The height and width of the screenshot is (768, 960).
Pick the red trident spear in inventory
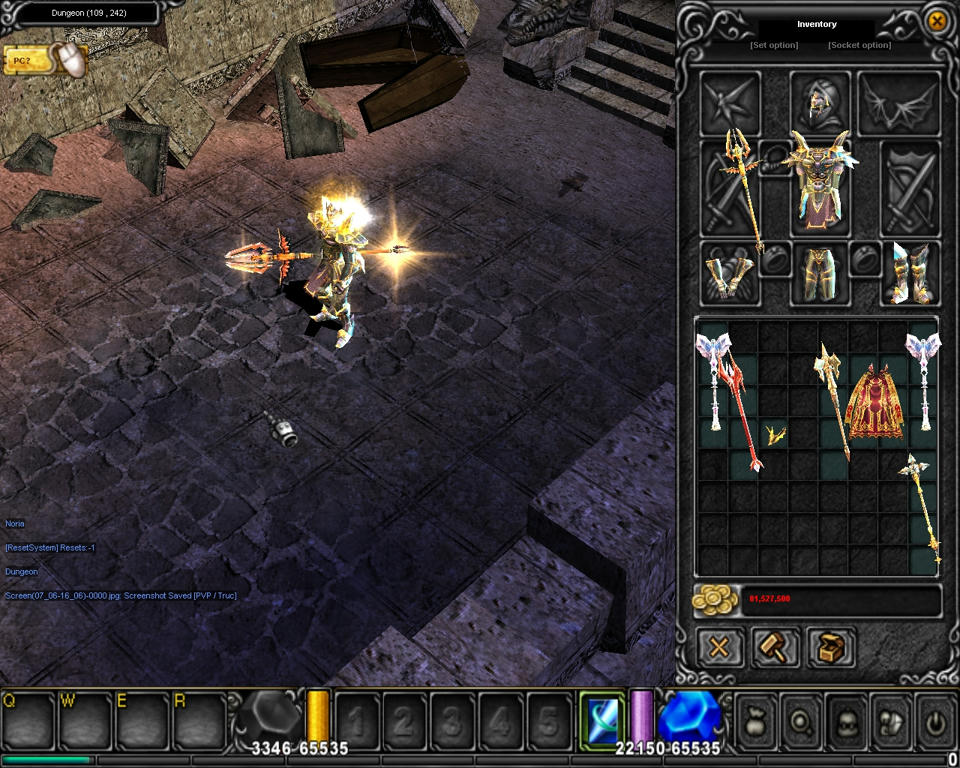743,412
